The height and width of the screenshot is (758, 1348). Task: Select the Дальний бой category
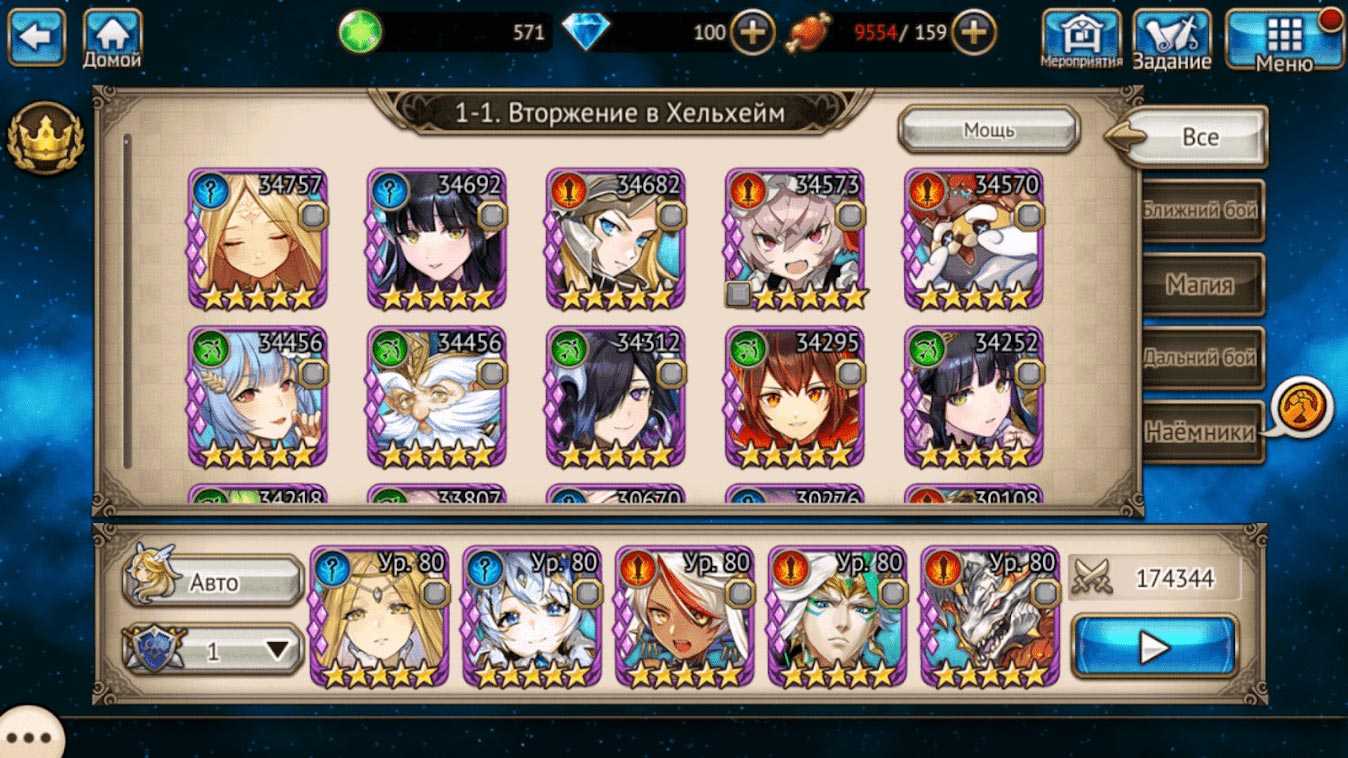click(x=1201, y=358)
